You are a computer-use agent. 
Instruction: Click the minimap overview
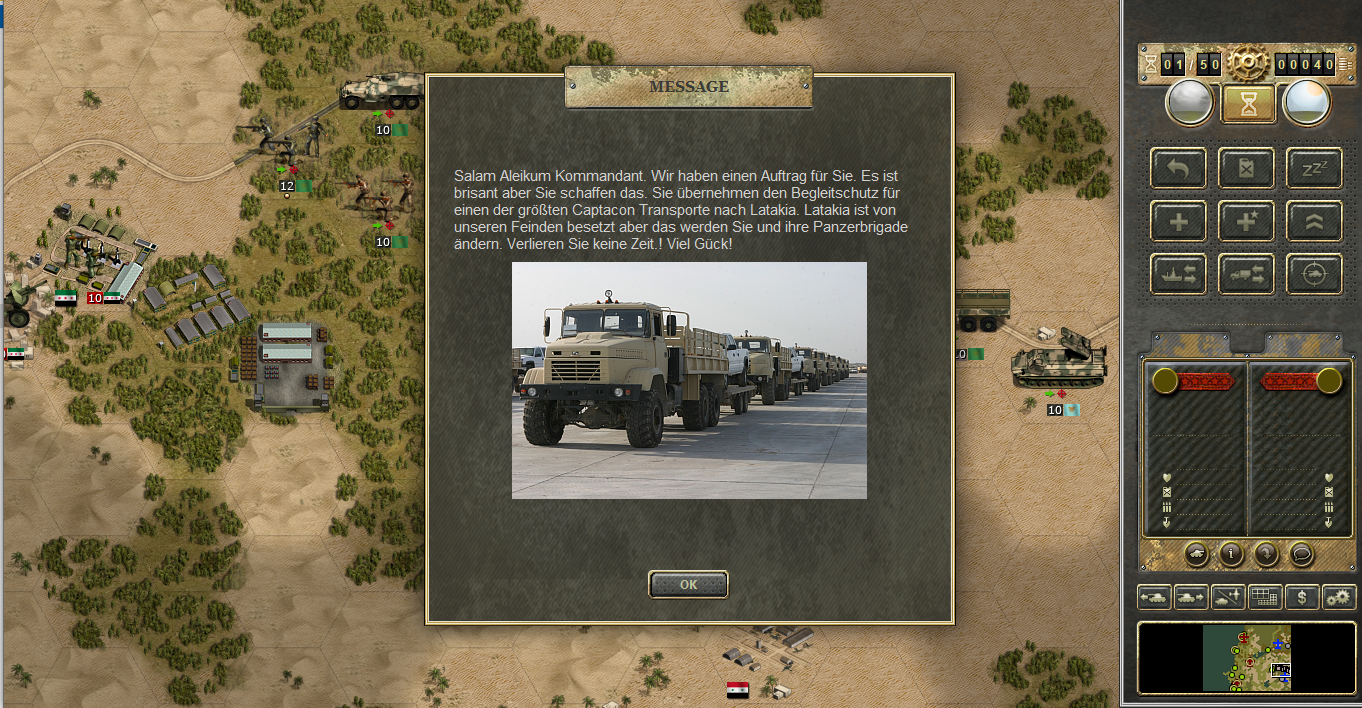click(x=1246, y=659)
